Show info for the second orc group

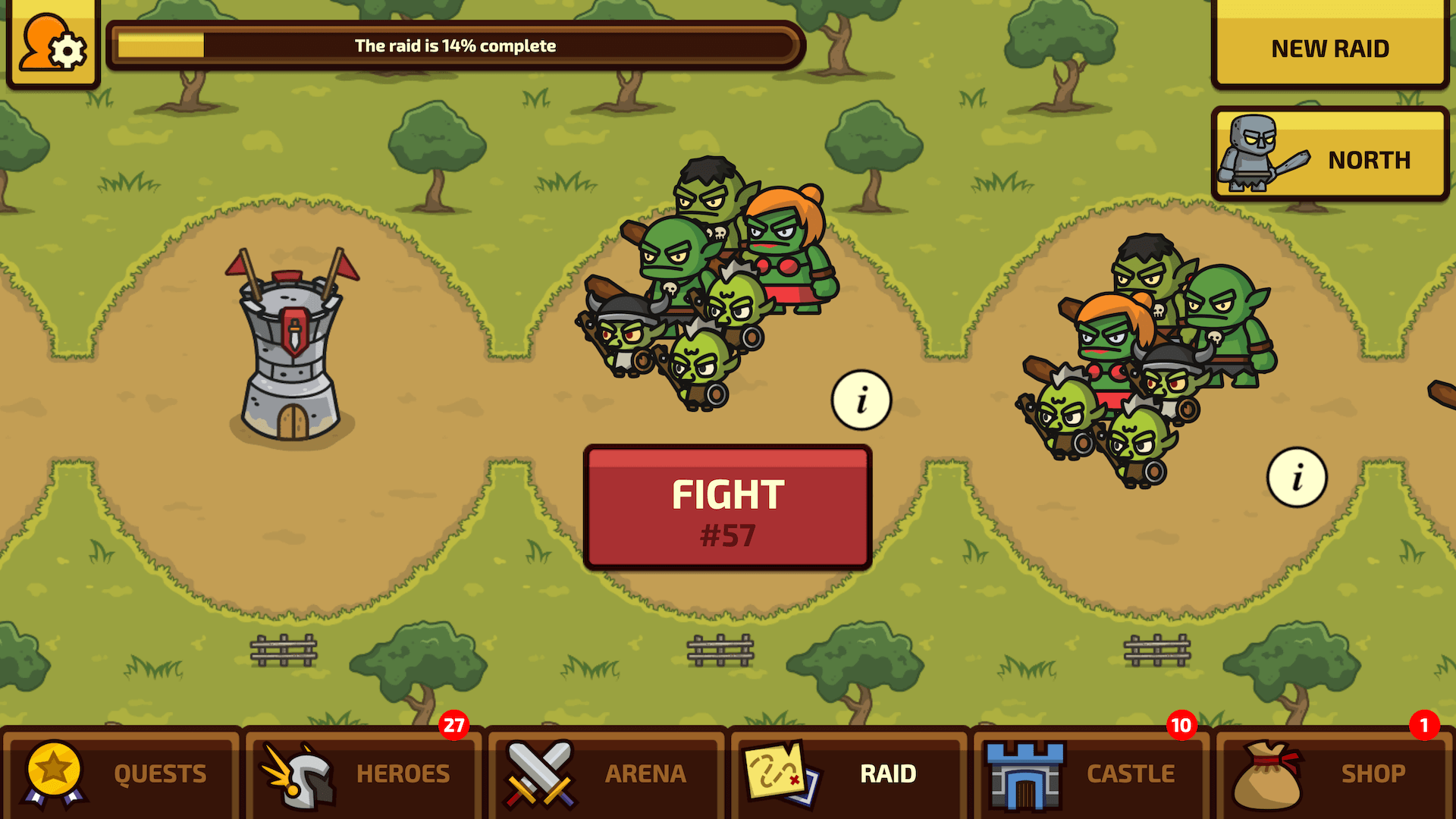pos(1298,477)
